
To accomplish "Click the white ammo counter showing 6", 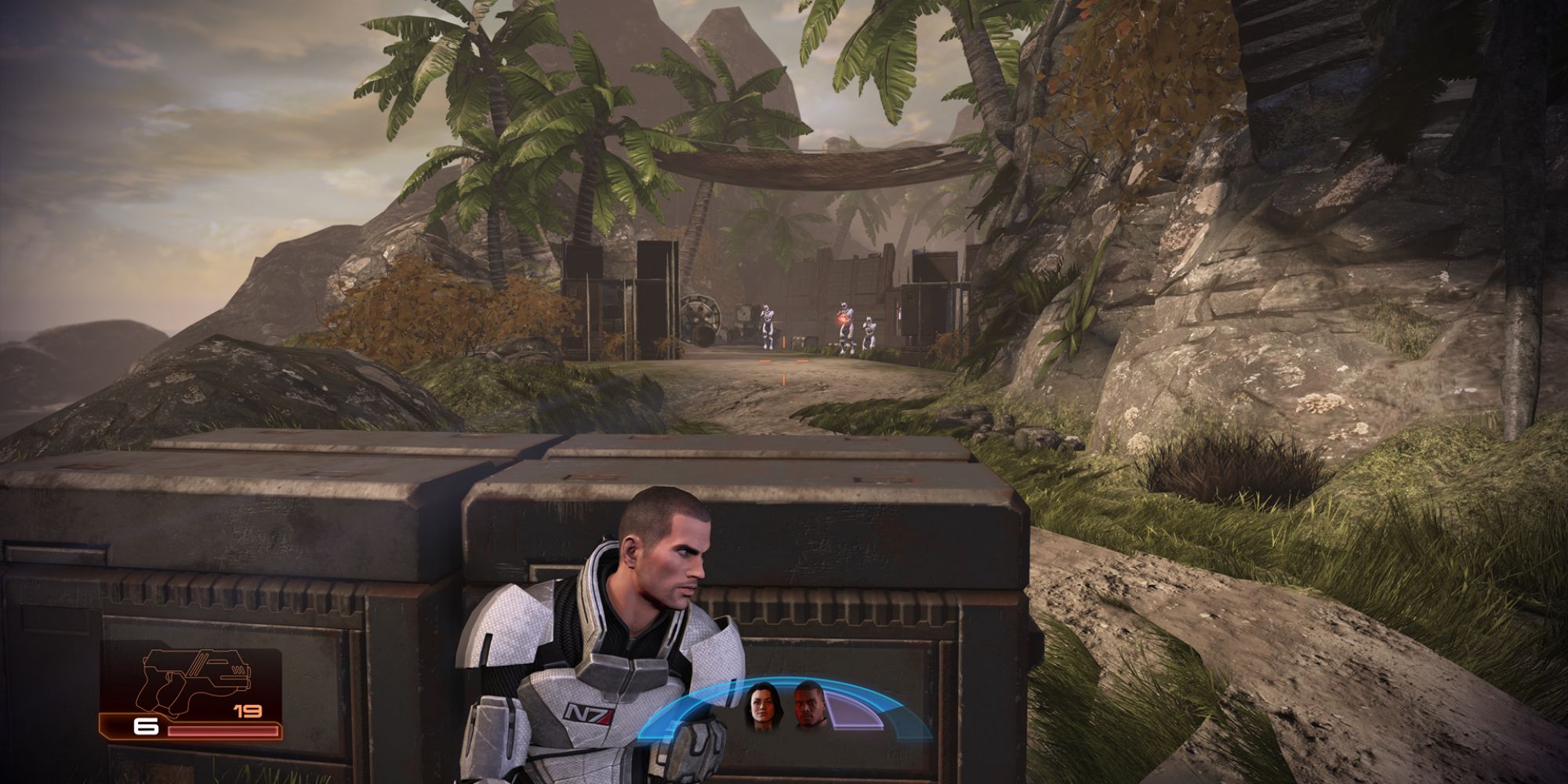I will [146, 728].
